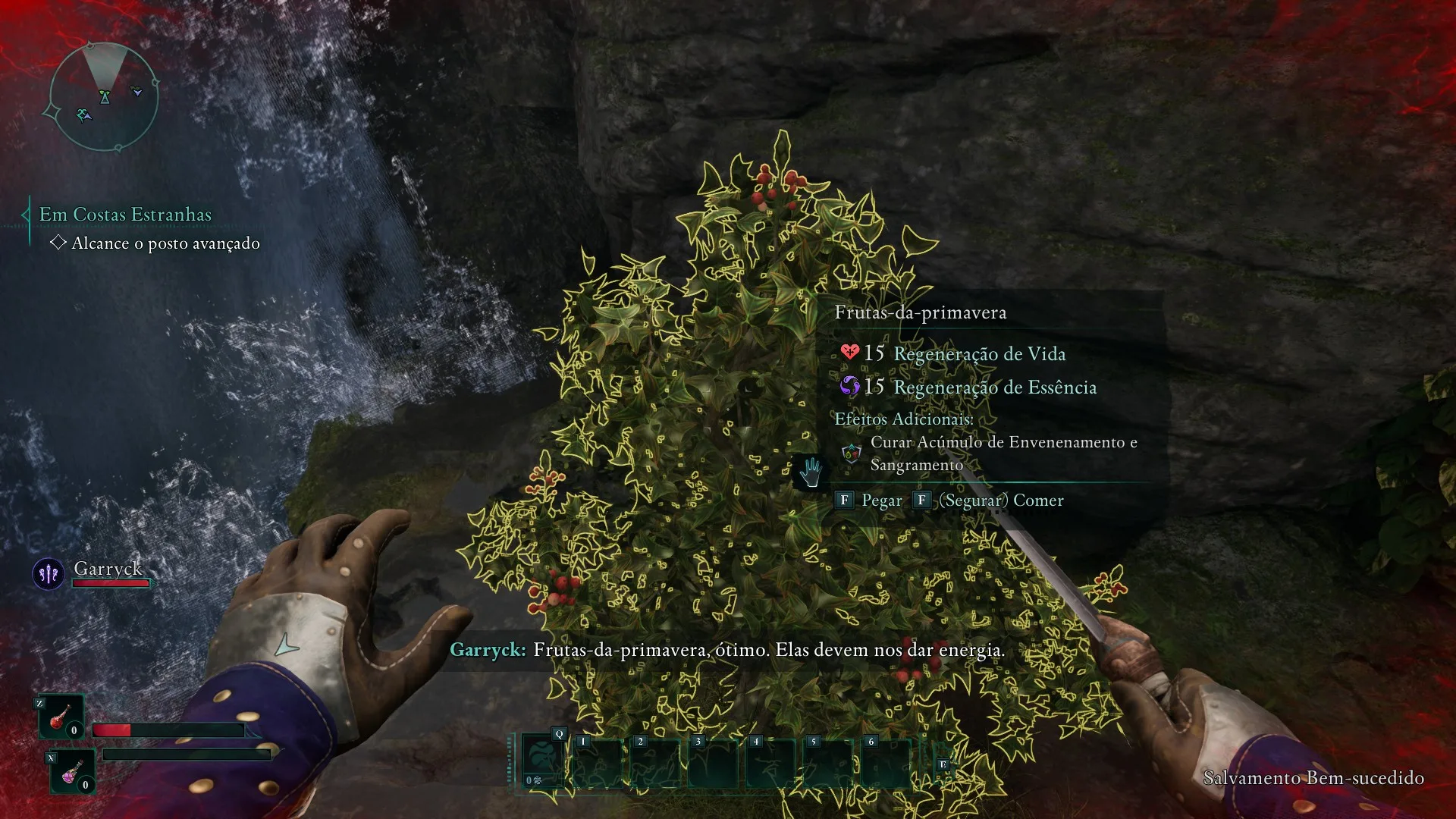Select the Frutas-da-primavera tooltip title
This screenshot has height=819, width=1456.
920,312
